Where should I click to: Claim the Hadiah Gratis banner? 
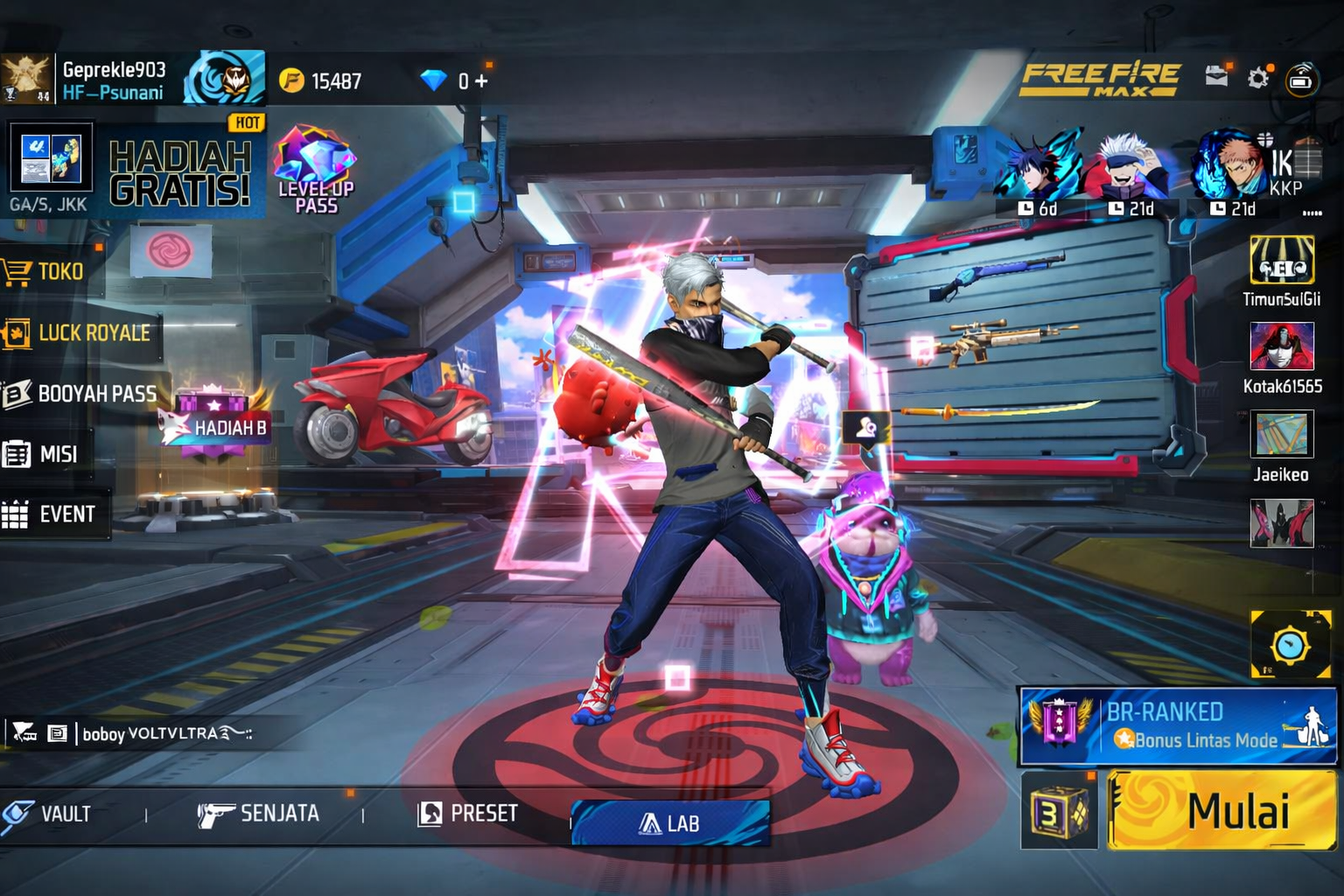[x=179, y=171]
